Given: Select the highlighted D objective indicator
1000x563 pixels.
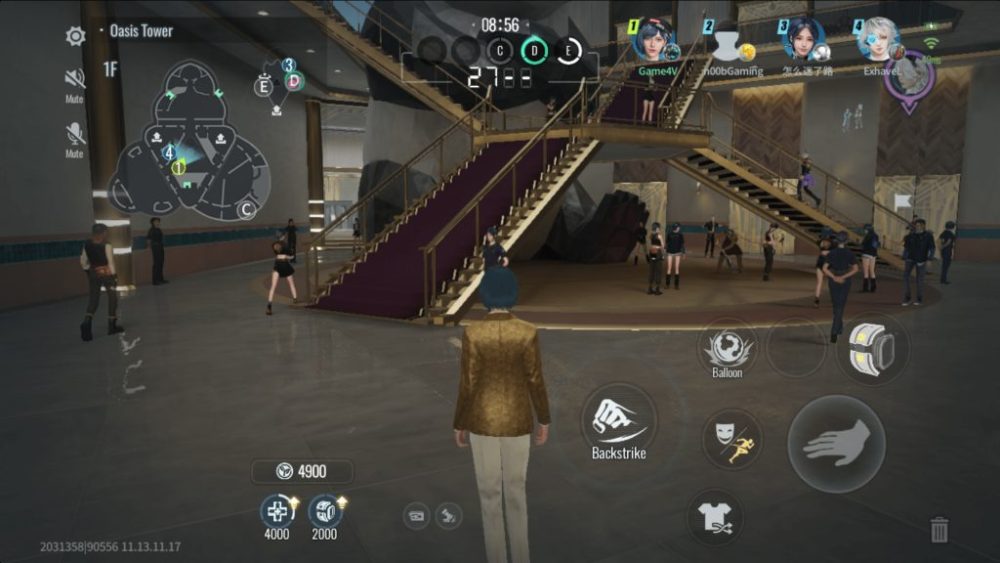Looking at the screenshot, I should 535,50.
